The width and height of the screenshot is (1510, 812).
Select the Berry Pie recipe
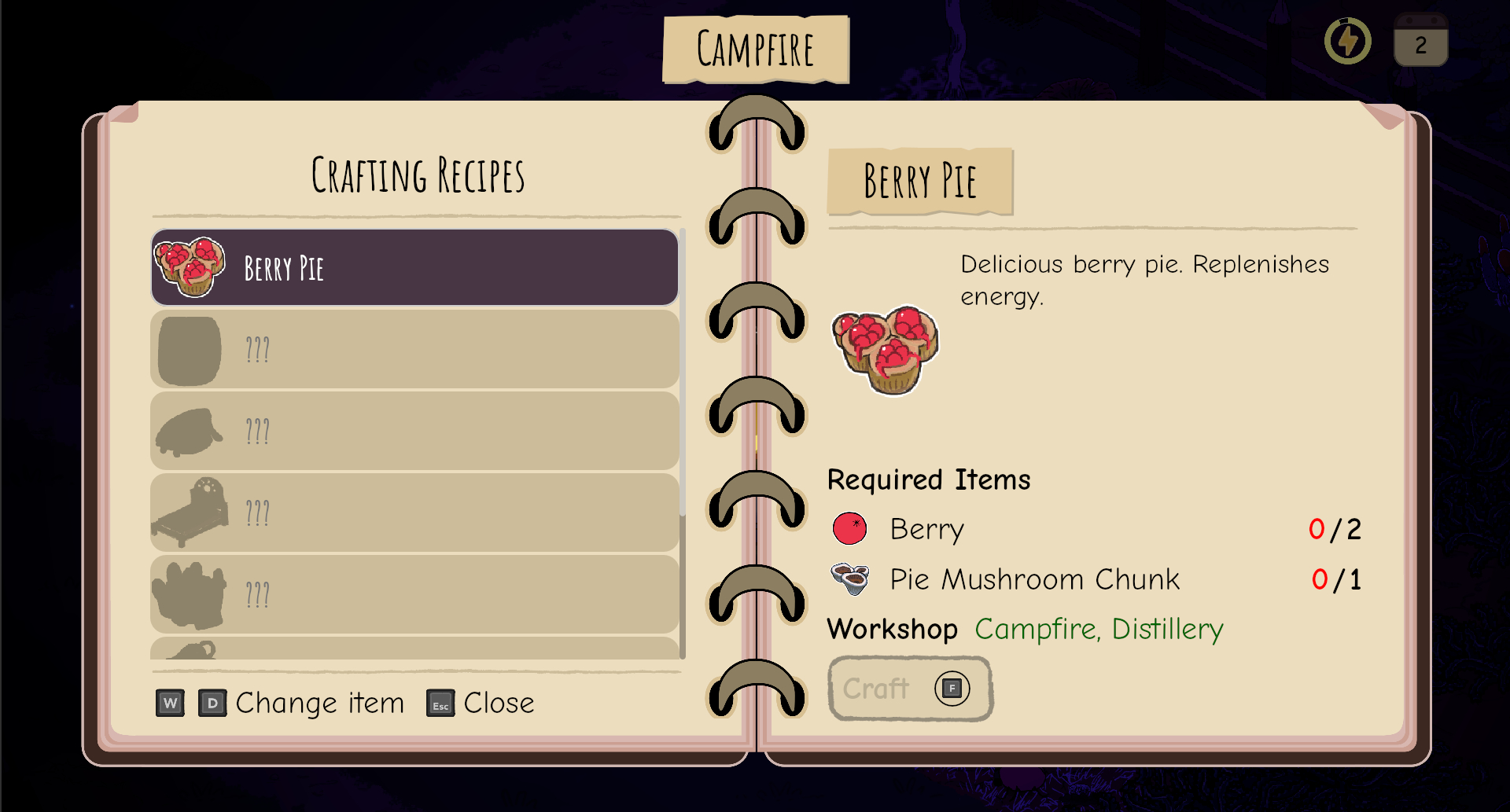(x=414, y=268)
